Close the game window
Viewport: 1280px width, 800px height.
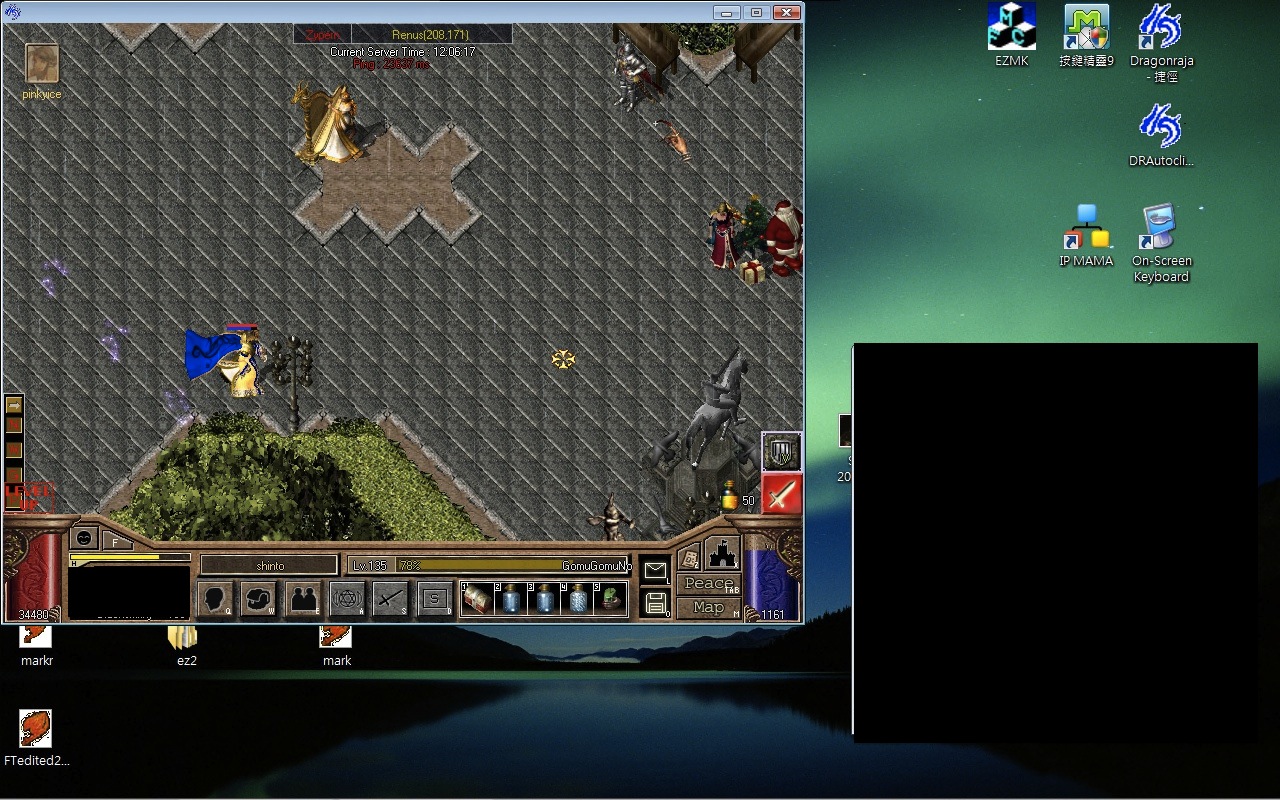point(787,12)
